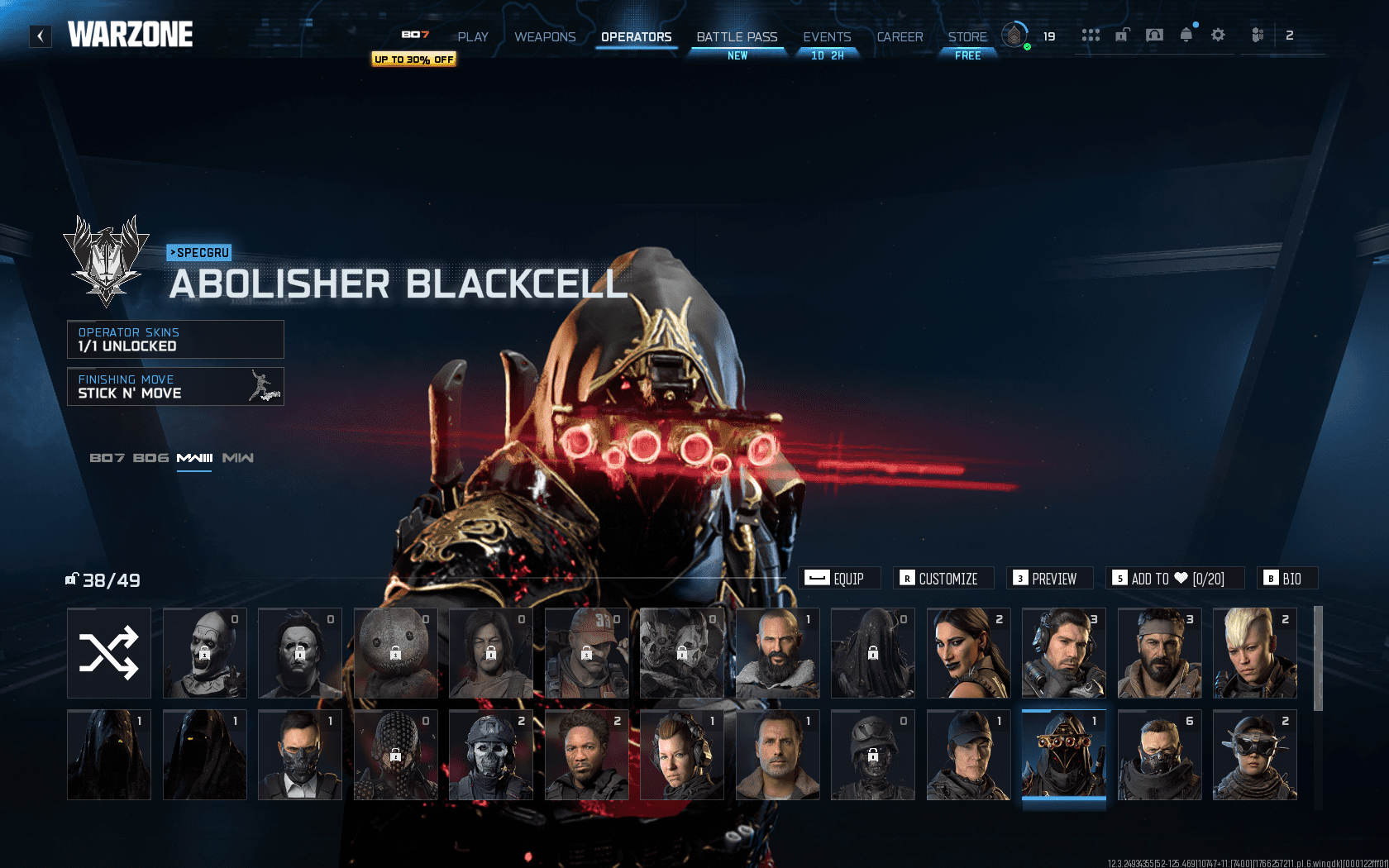Open settings with the gear icon
Image resolution: width=1389 pixels, height=868 pixels.
click(1218, 35)
